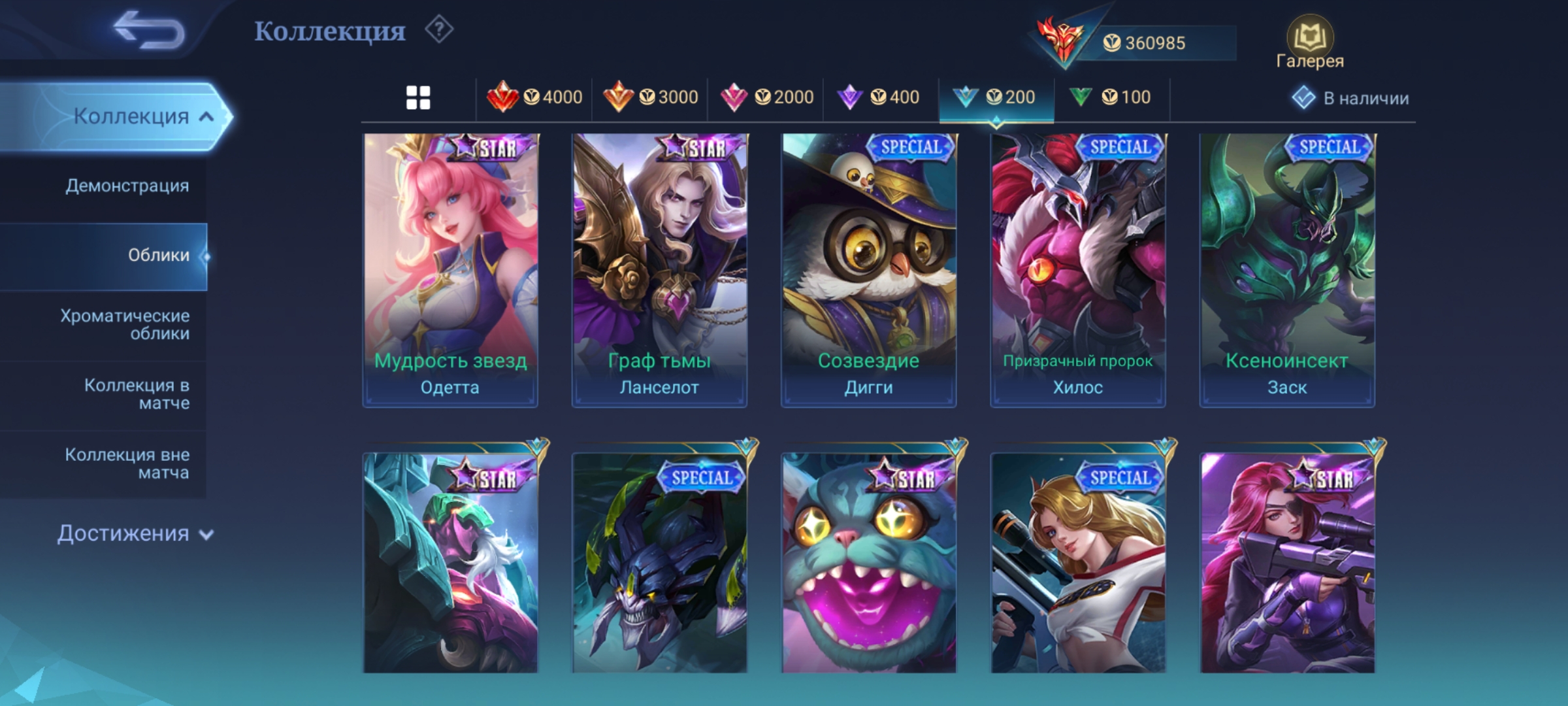
Task: Select the Облики menu entry
Action: [158, 255]
